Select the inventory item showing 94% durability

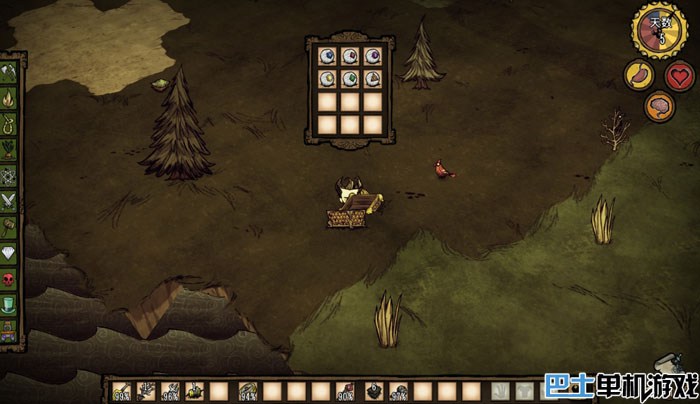(x=245, y=391)
